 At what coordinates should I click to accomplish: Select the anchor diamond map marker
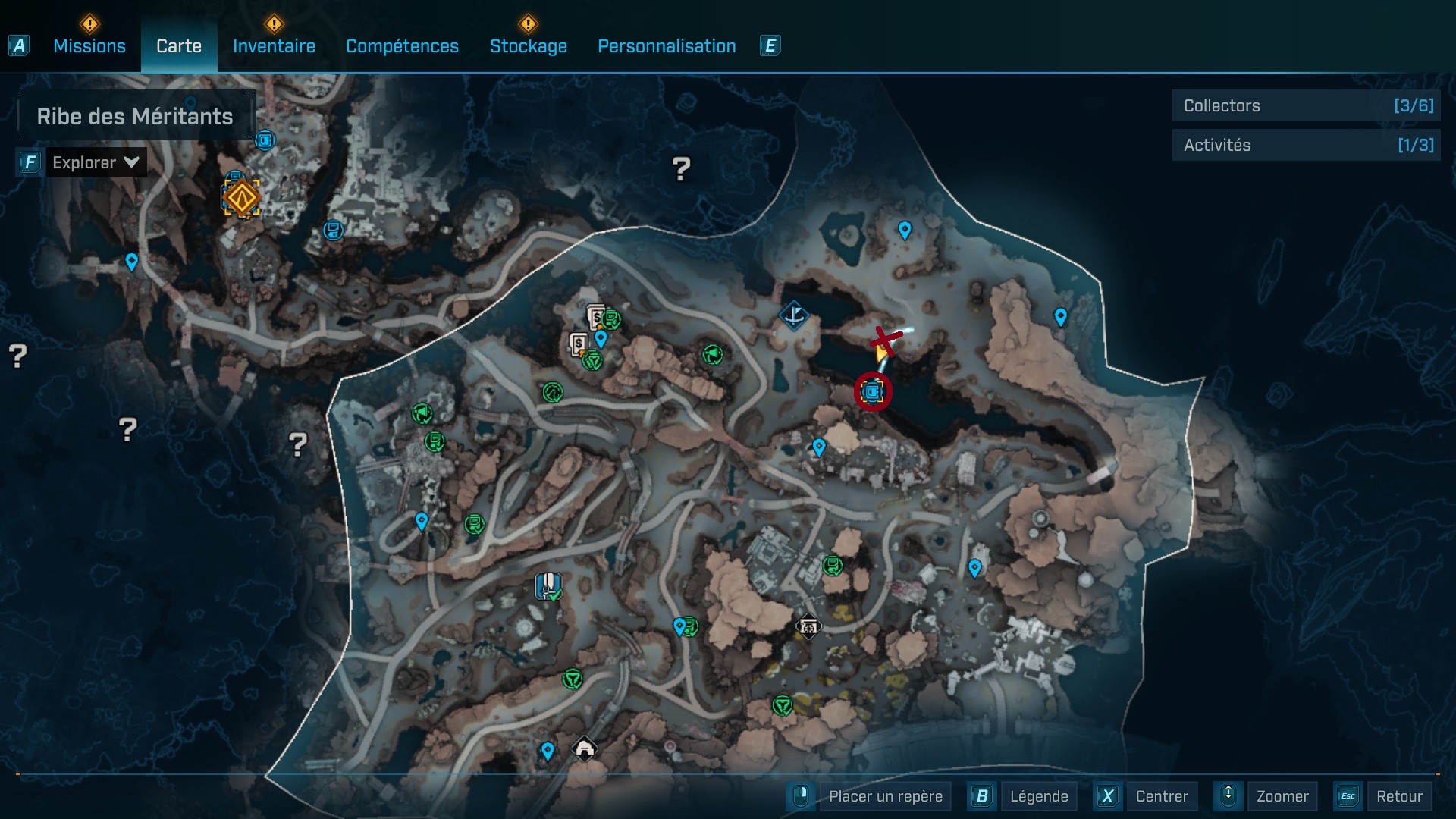click(x=793, y=315)
